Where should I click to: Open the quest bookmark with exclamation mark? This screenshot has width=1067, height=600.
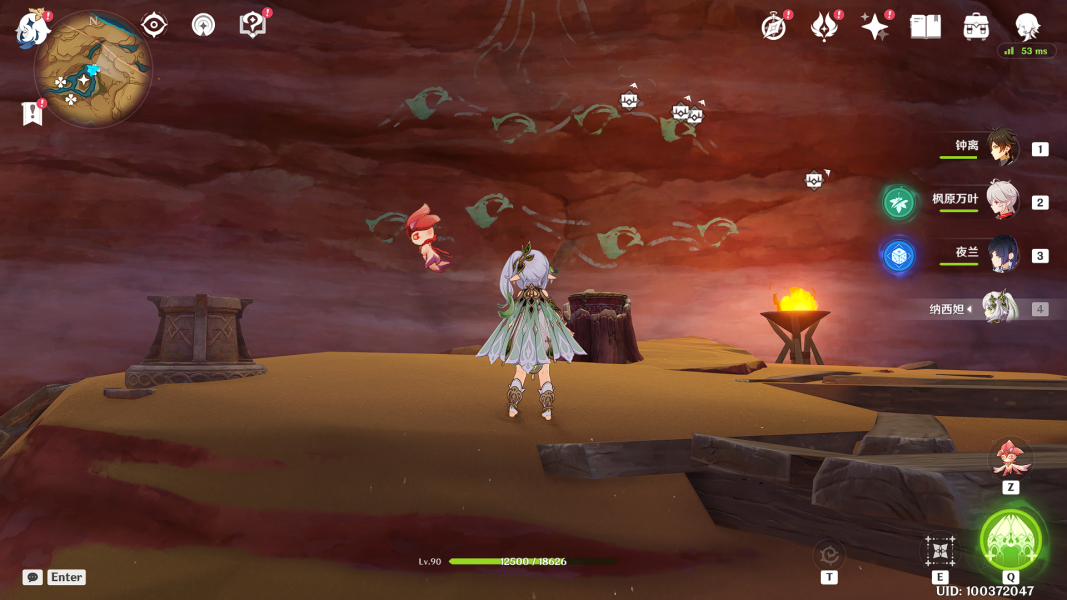pos(32,113)
